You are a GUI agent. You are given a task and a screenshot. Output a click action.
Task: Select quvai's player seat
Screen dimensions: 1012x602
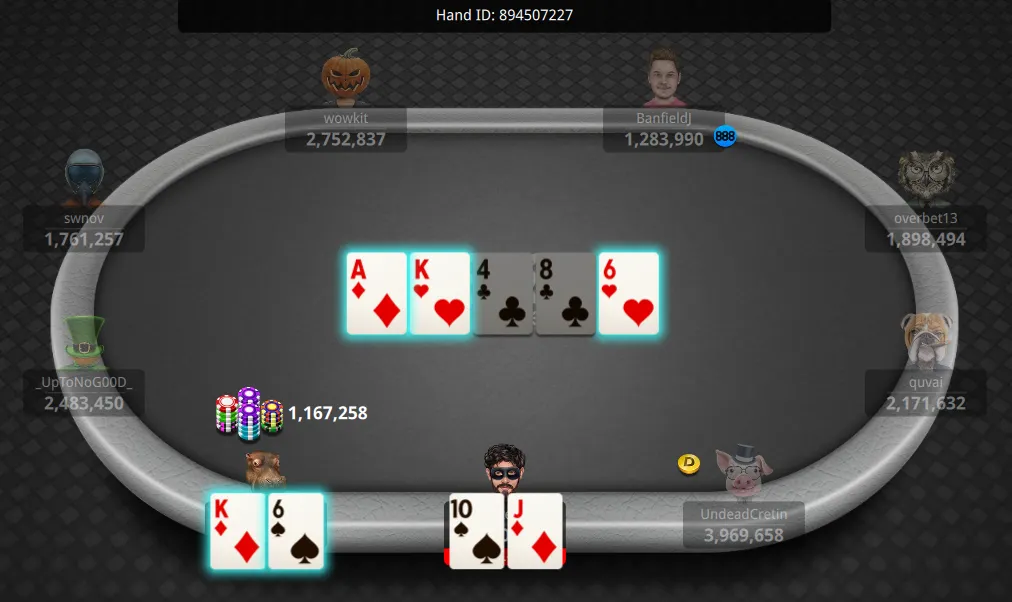[x=925, y=393]
